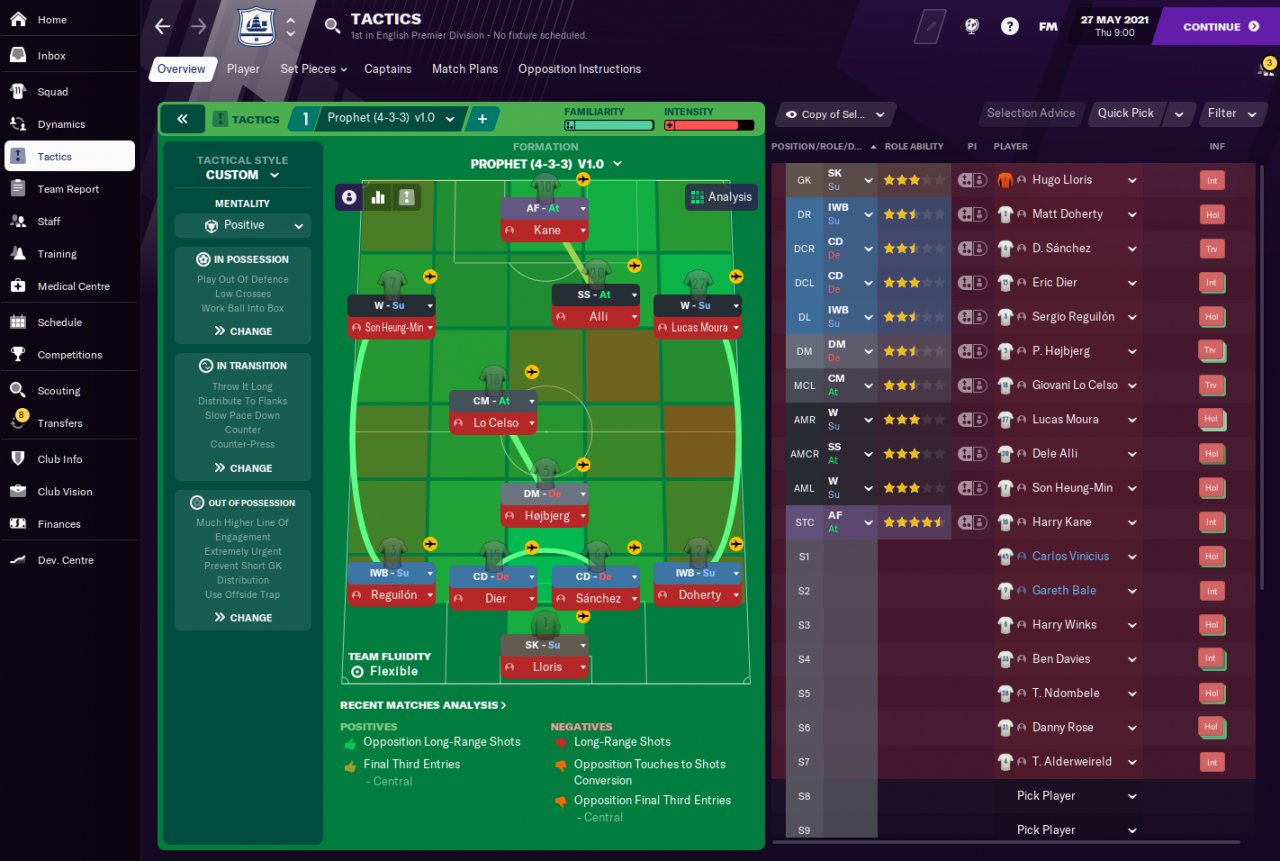Open the Mentality Positive dropdown
Viewport: 1280px width, 861px height.
point(243,226)
